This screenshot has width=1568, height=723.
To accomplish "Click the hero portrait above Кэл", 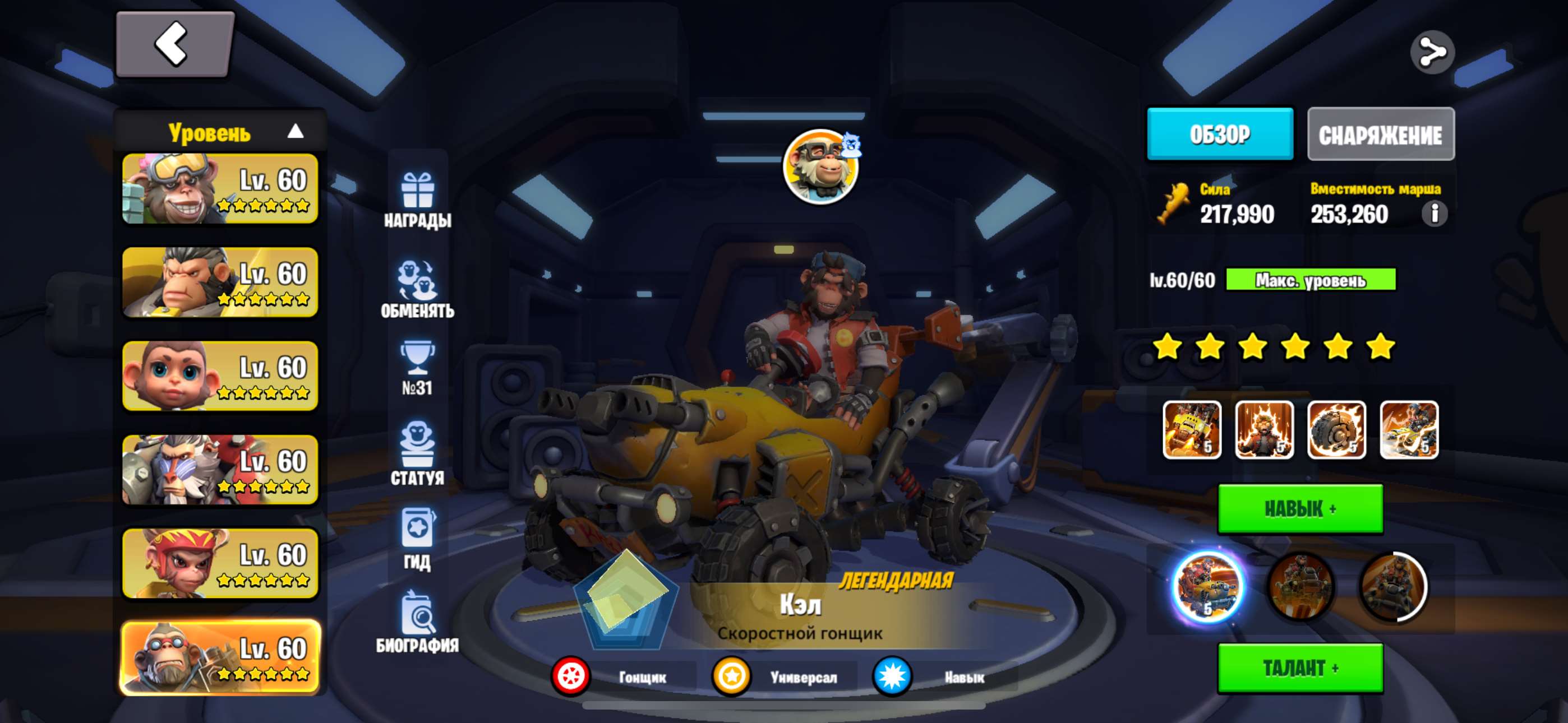I will tap(820, 167).
